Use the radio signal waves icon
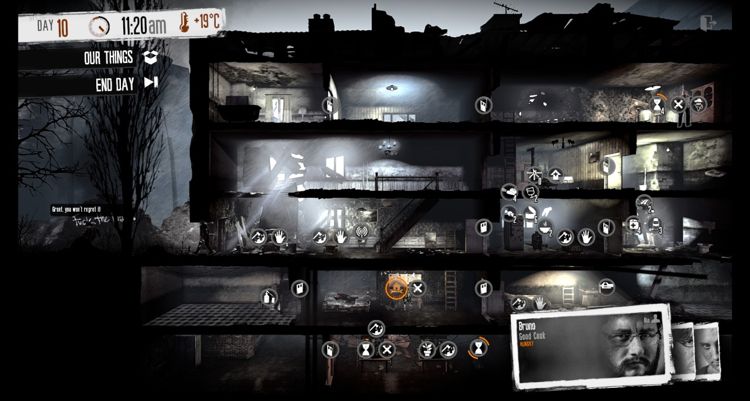The image size is (750, 401). tap(363, 236)
